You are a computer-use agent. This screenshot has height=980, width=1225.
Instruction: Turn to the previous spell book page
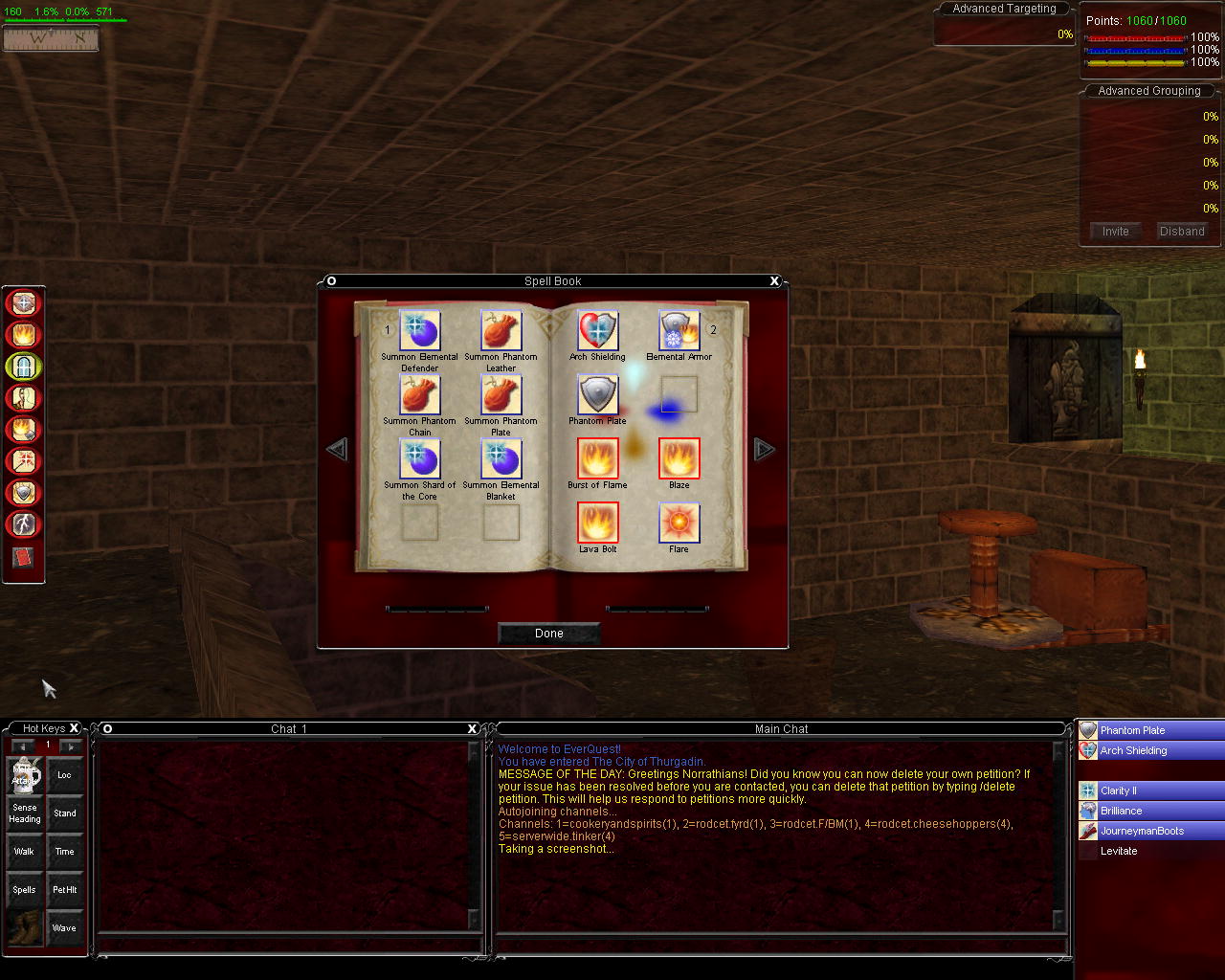[337, 449]
